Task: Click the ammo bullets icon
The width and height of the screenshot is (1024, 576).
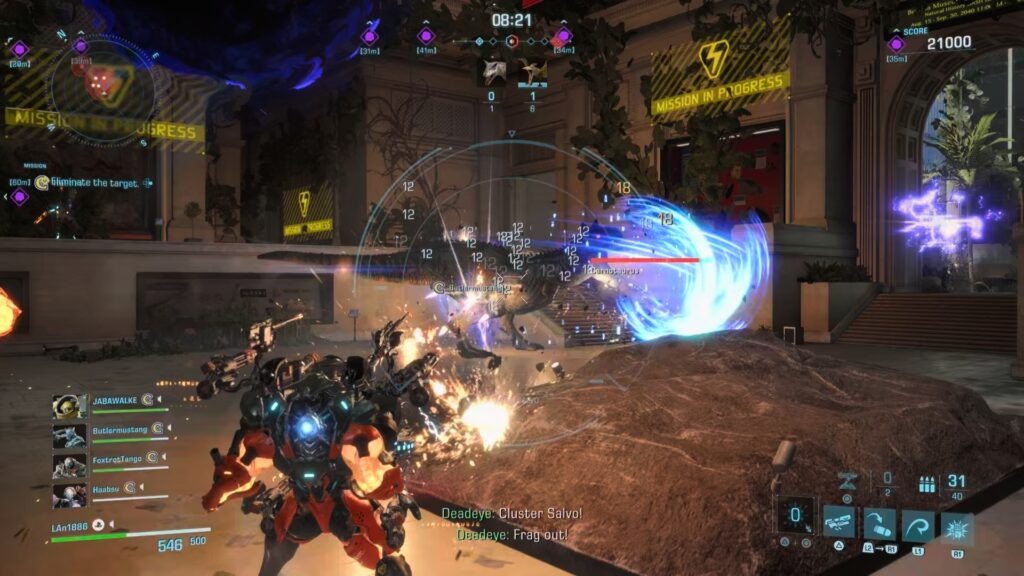Action: point(927,485)
